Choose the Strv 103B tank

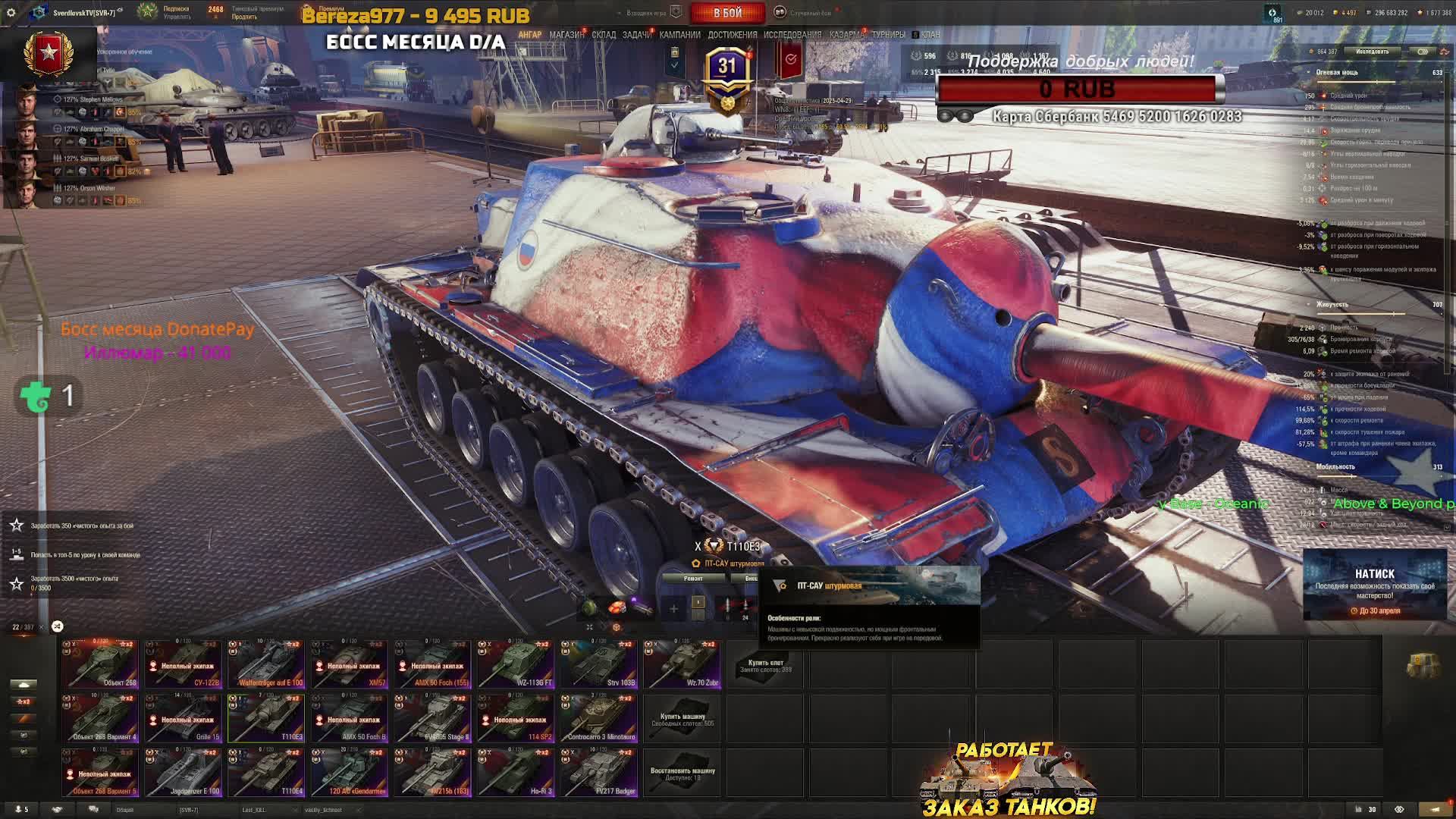click(599, 665)
